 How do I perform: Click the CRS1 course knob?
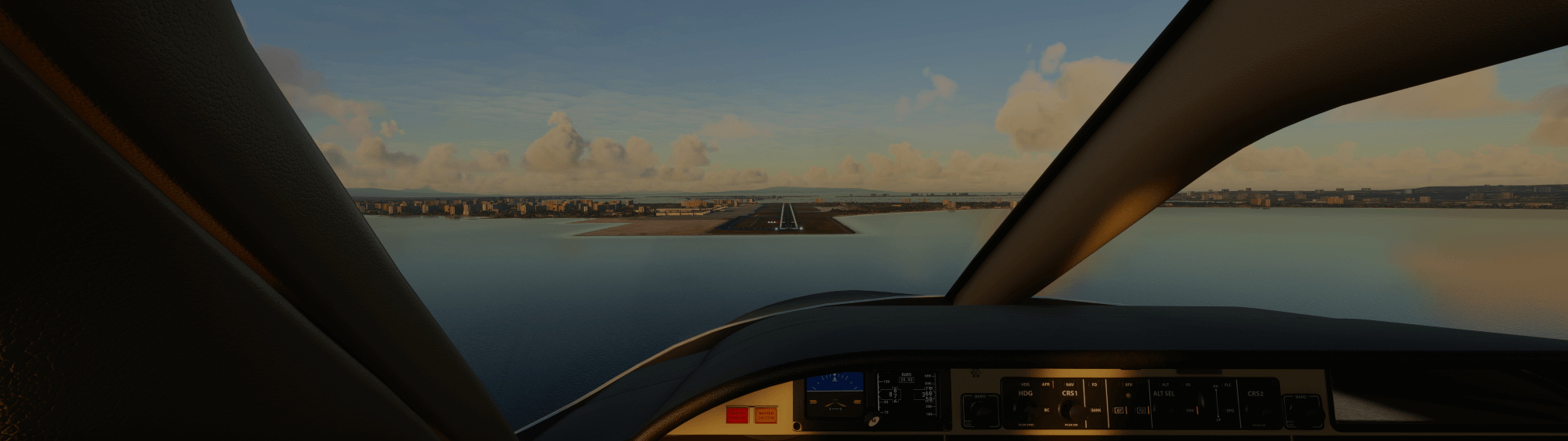[1071, 410]
